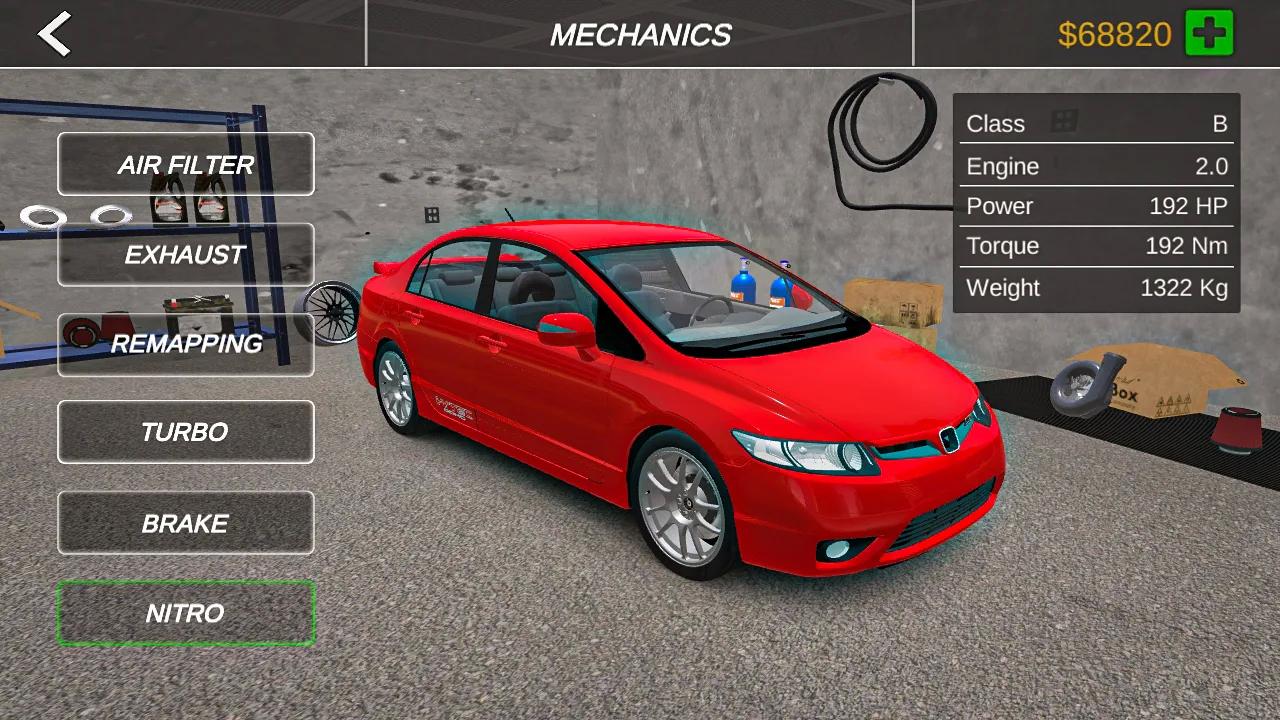Select the highlighted NITRO option
This screenshot has height=720, width=1280.
(x=185, y=613)
